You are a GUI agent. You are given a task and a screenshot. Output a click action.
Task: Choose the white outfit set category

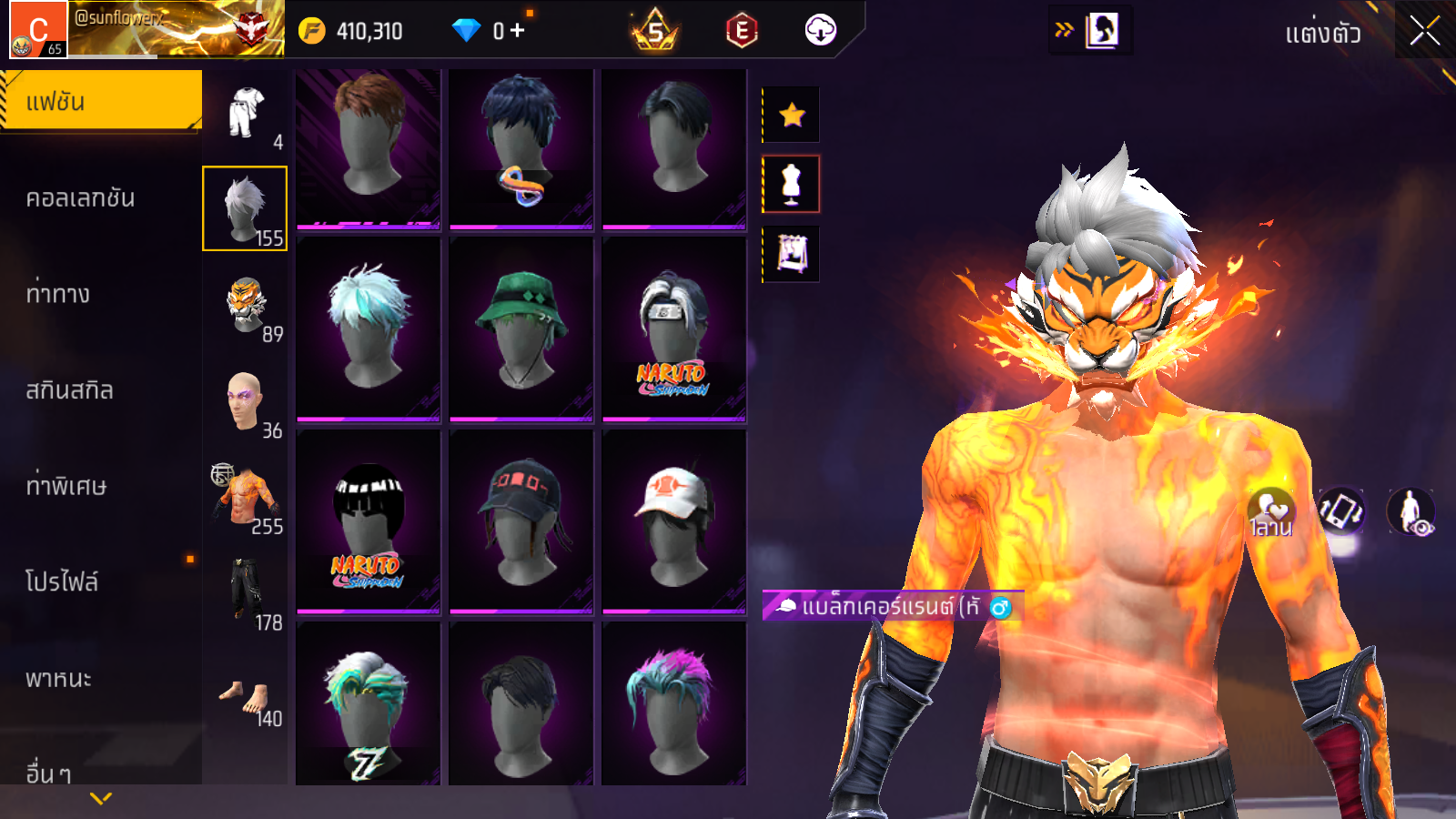click(246, 114)
